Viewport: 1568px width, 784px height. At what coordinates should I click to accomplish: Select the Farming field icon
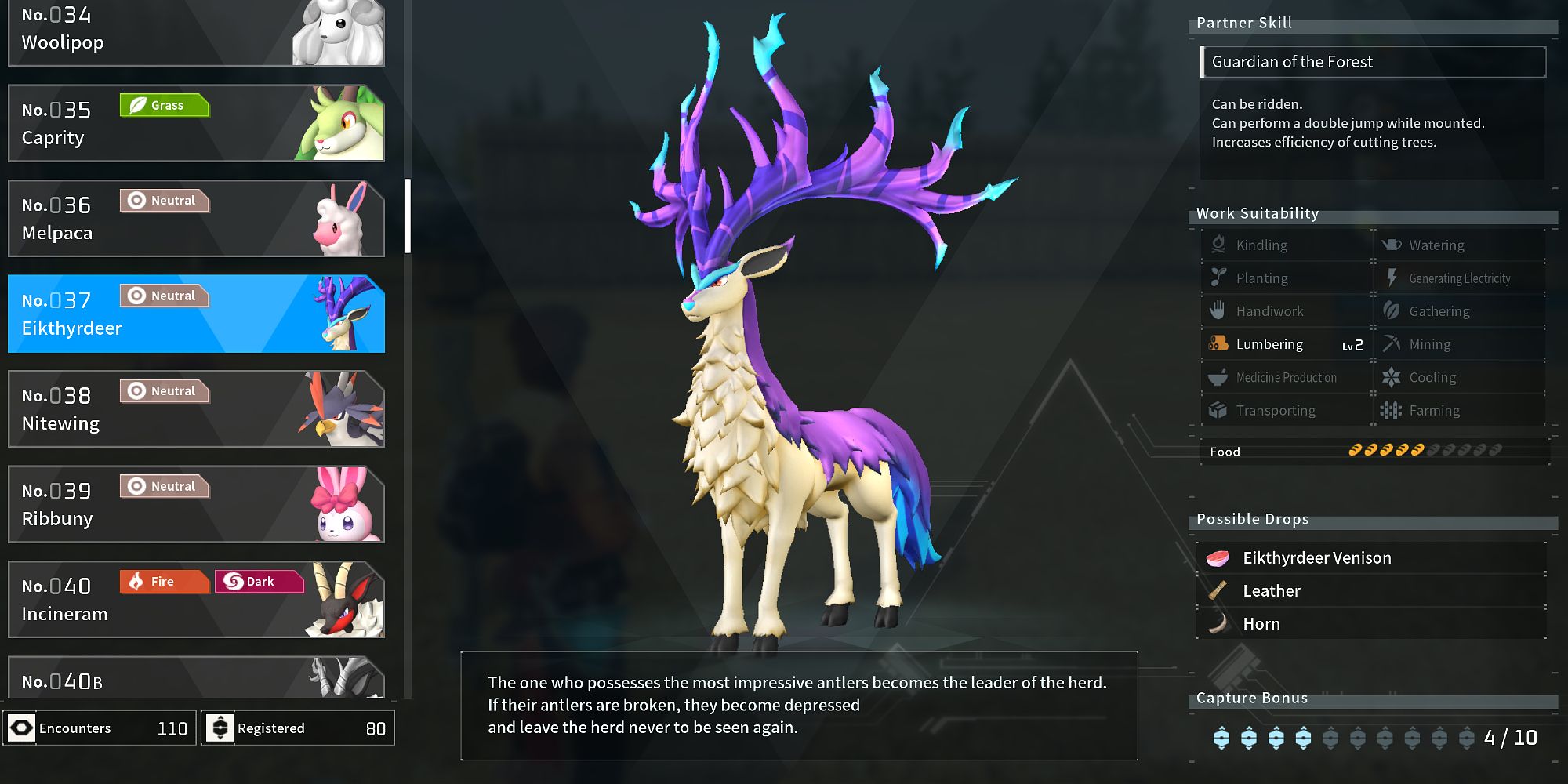click(x=1393, y=410)
